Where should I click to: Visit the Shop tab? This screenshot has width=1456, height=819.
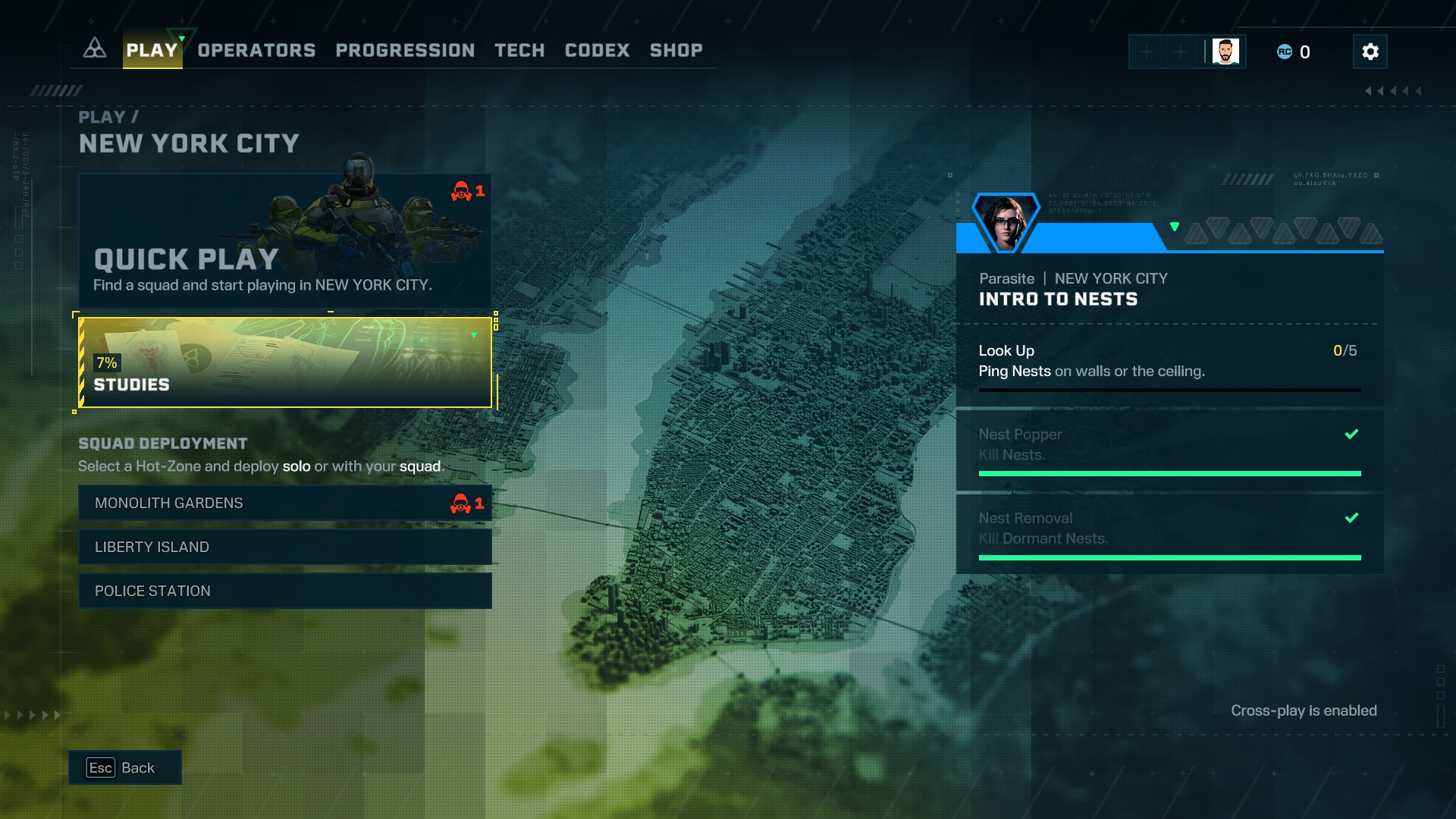(x=676, y=51)
